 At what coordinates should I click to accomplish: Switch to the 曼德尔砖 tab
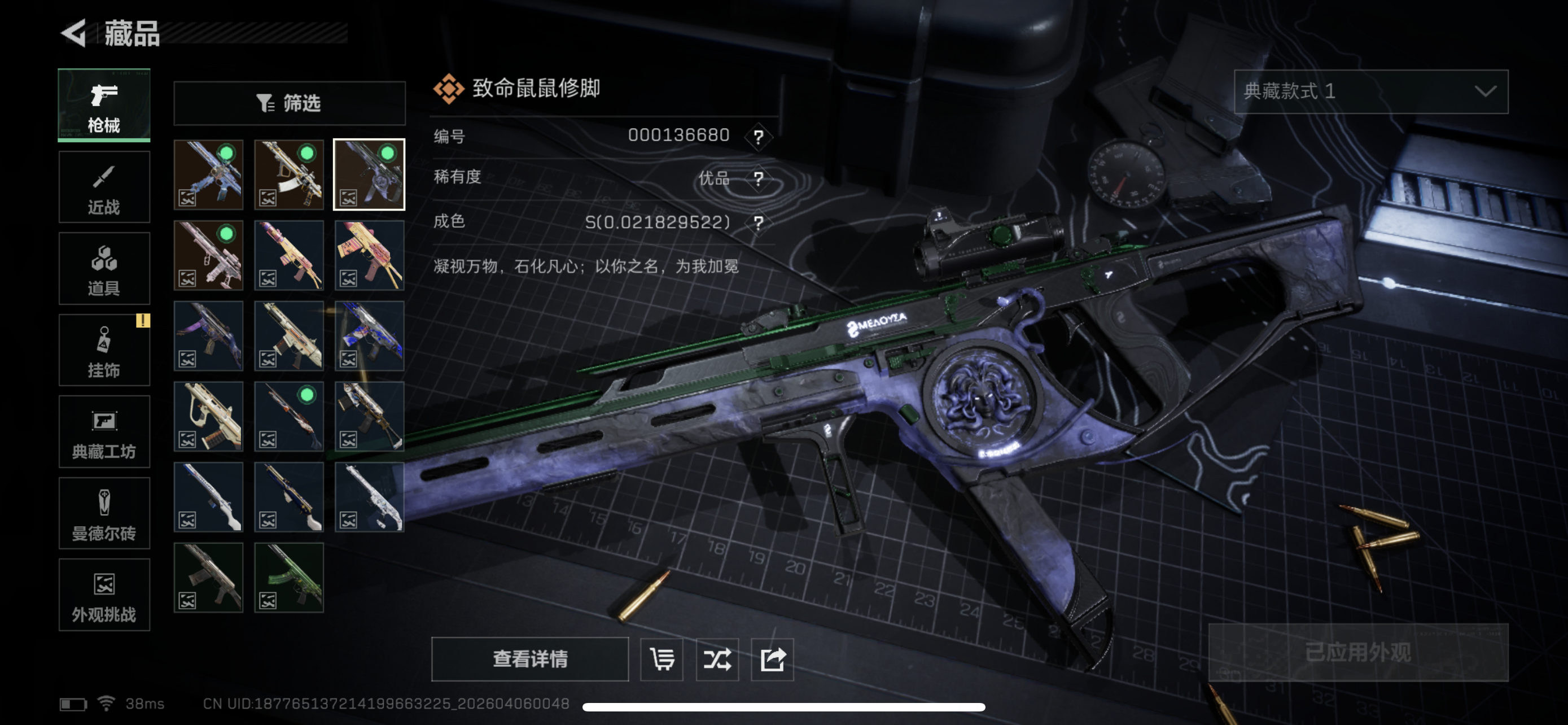tap(104, 513)
